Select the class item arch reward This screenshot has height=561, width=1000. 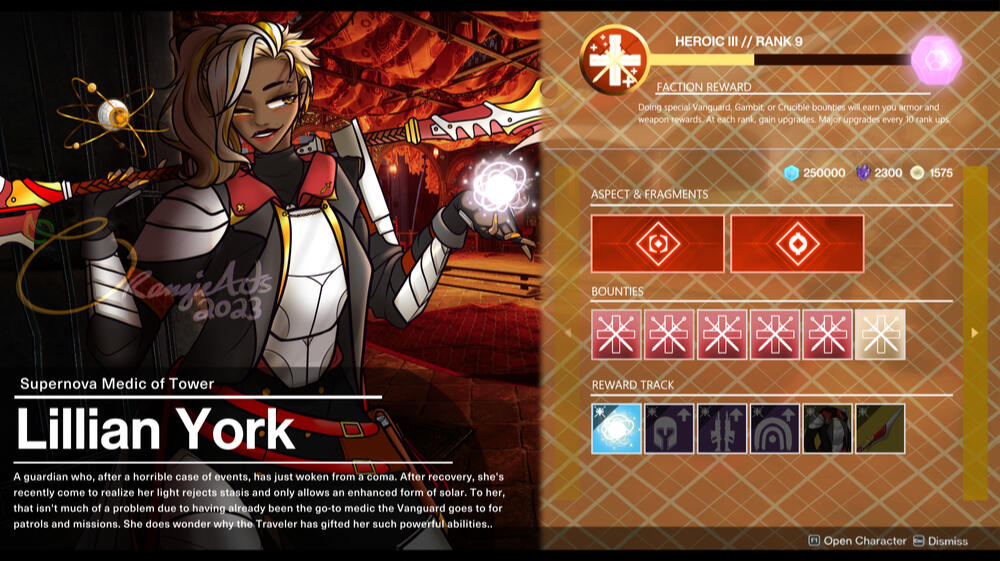[x=775, y=428]
